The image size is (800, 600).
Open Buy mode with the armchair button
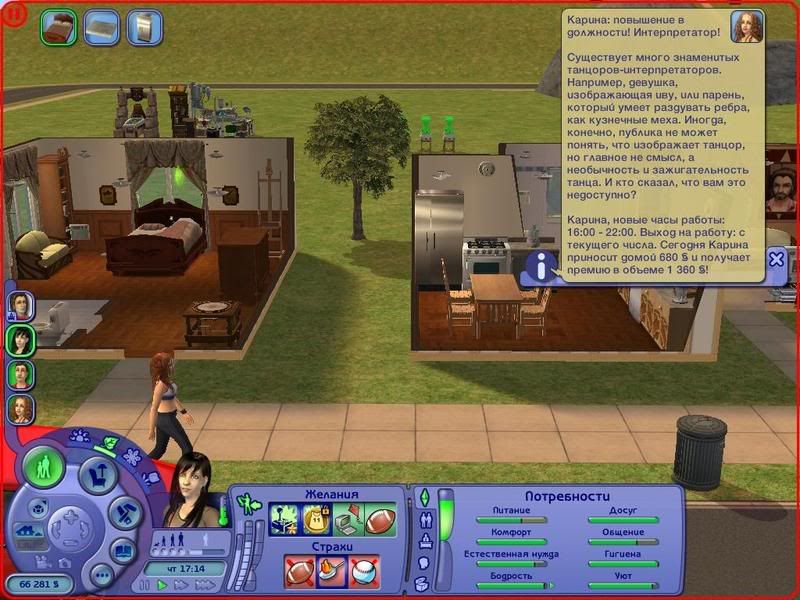(98, 475)
